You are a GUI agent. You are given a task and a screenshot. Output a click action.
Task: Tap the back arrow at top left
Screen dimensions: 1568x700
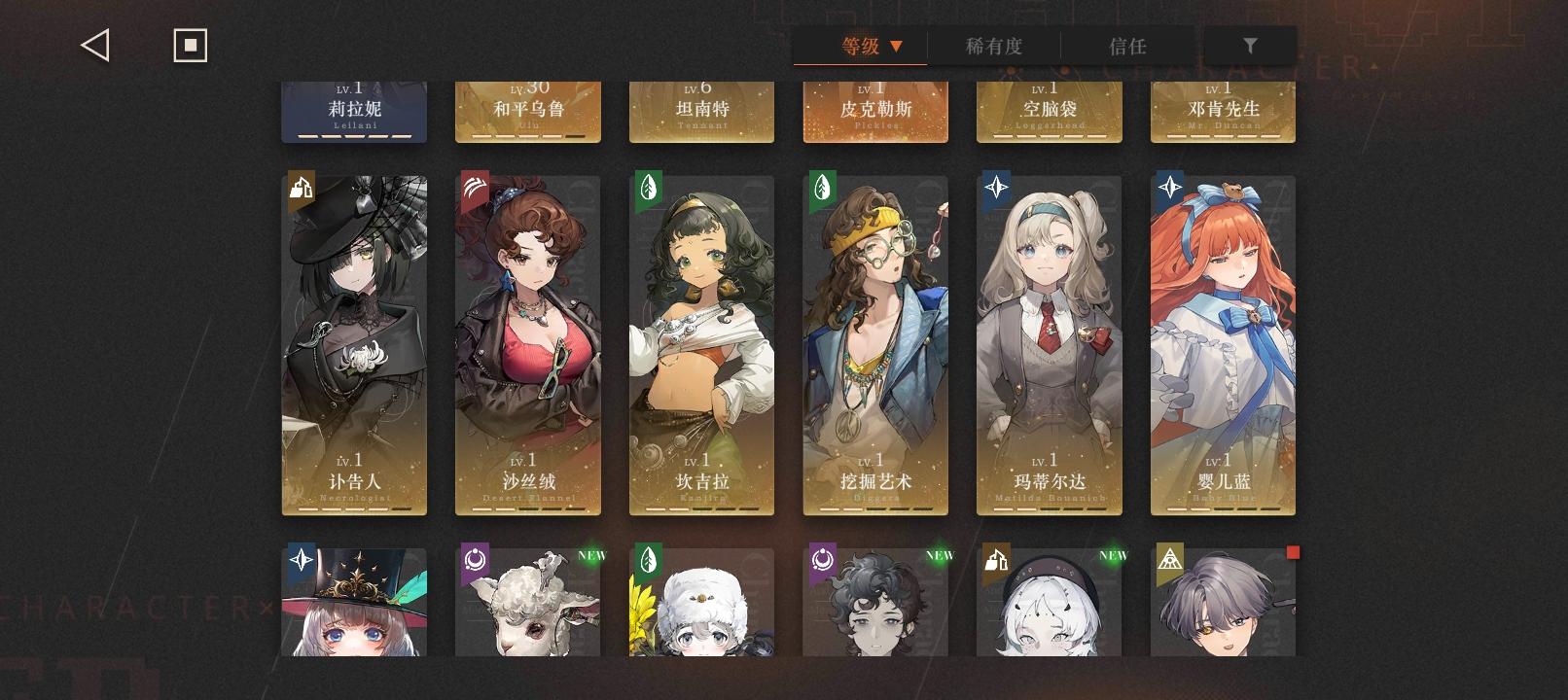[94, 44]
